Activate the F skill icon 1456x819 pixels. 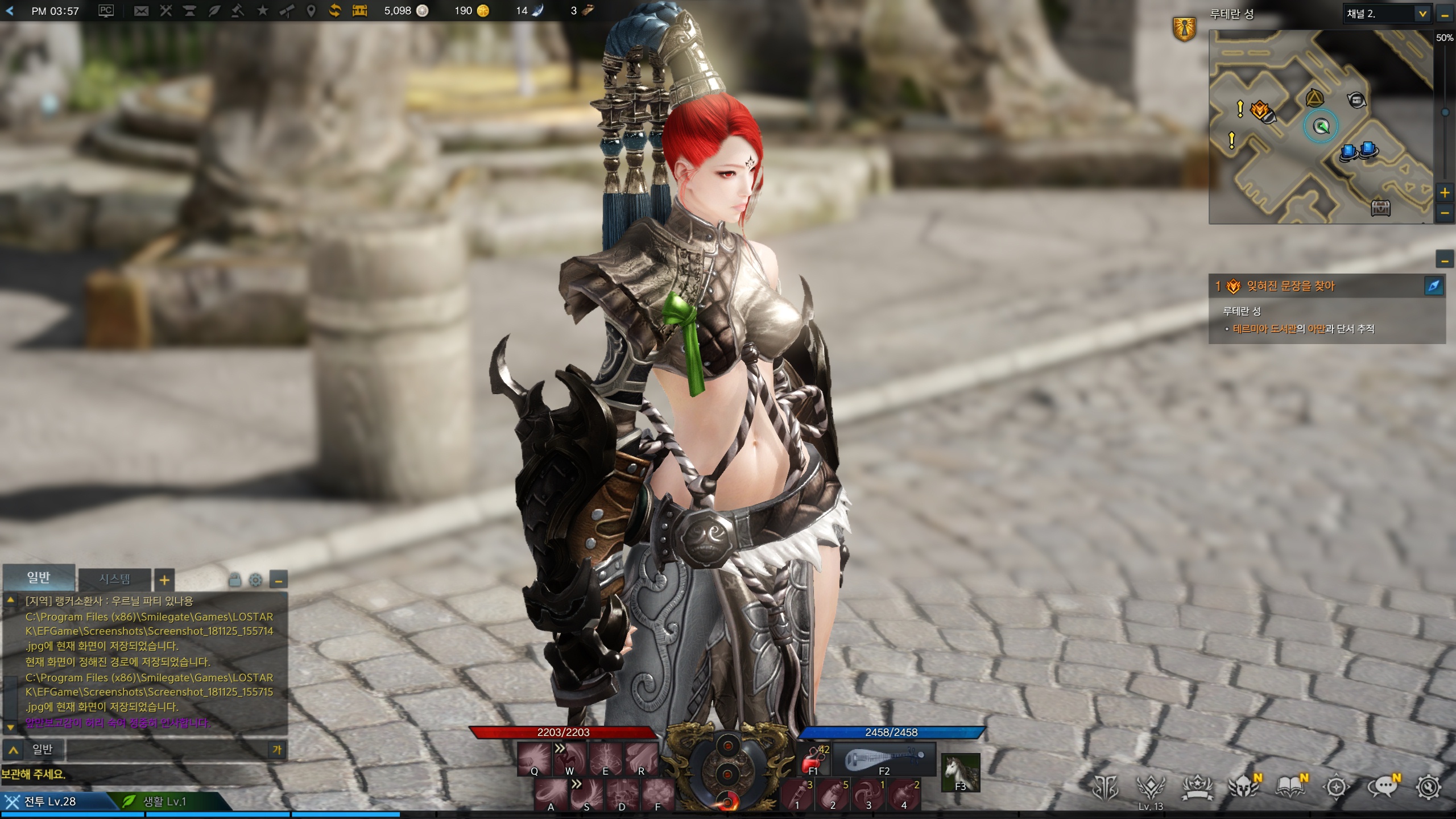click(x=658, y=795)
